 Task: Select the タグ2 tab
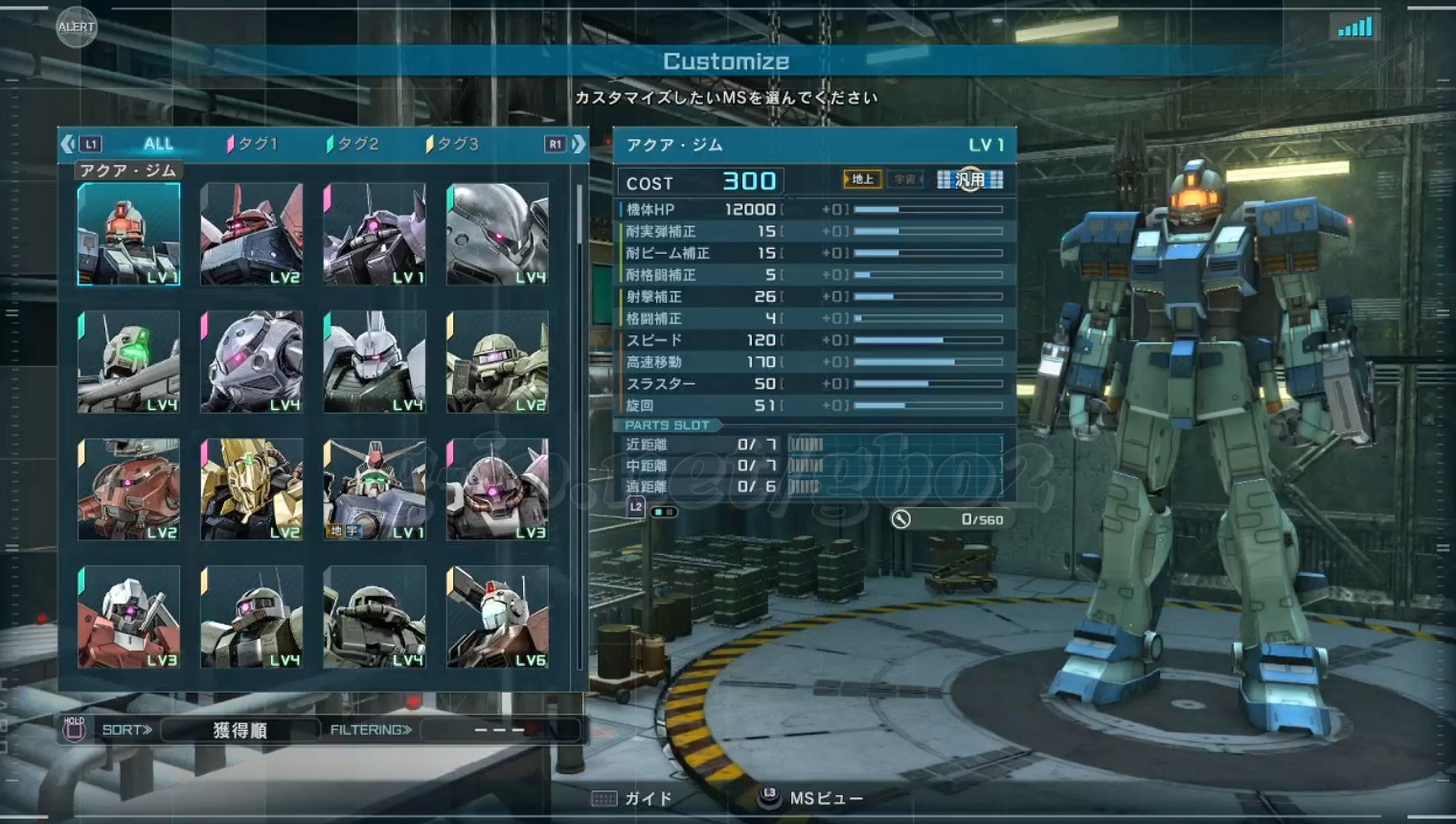point(356,144)
